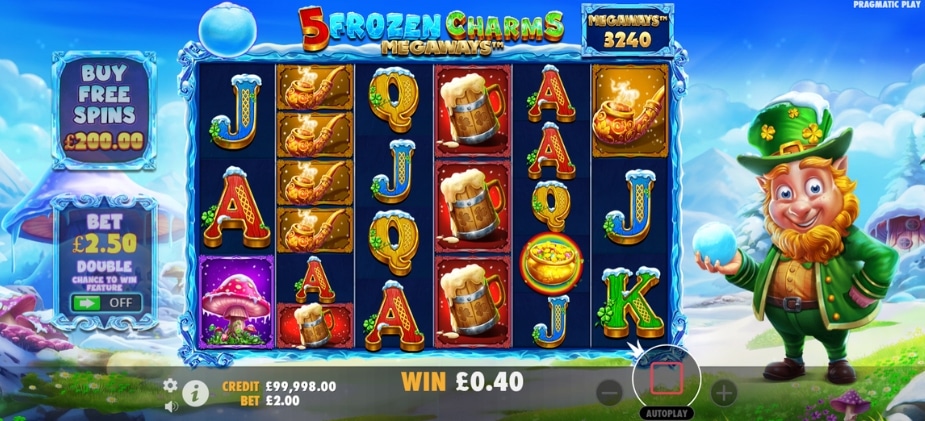925x421 pixels.
Task: Decrease the bet with the minus button
Action: 609,393
